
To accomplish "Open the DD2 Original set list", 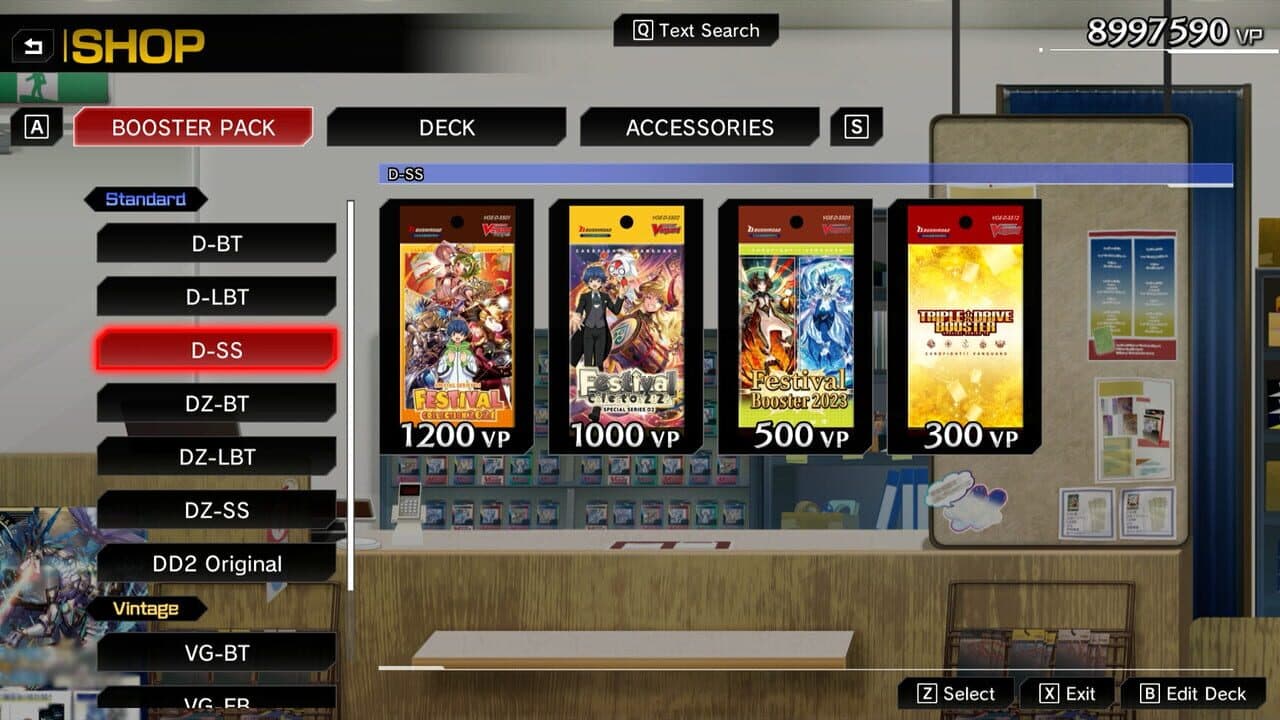I will click(x=215, y=563).
